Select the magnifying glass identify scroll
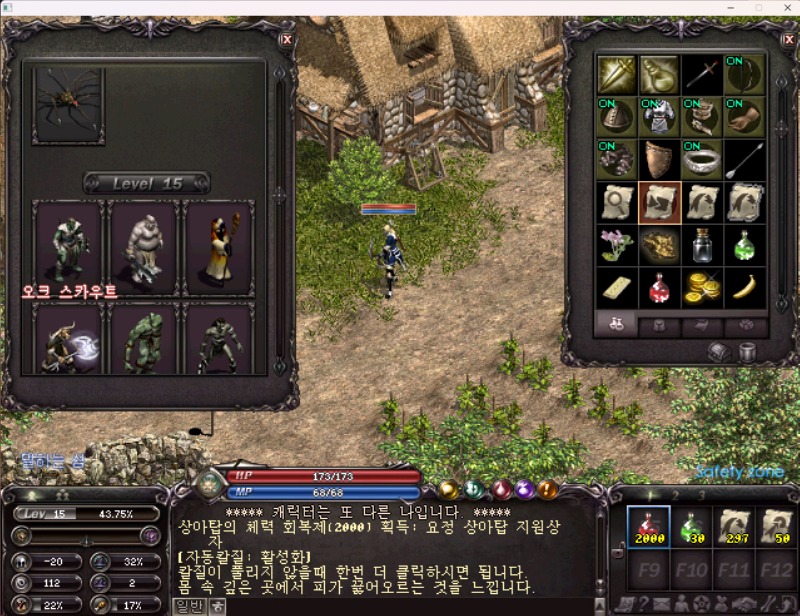Screen dimensions: 800x616 coord(617,201)
